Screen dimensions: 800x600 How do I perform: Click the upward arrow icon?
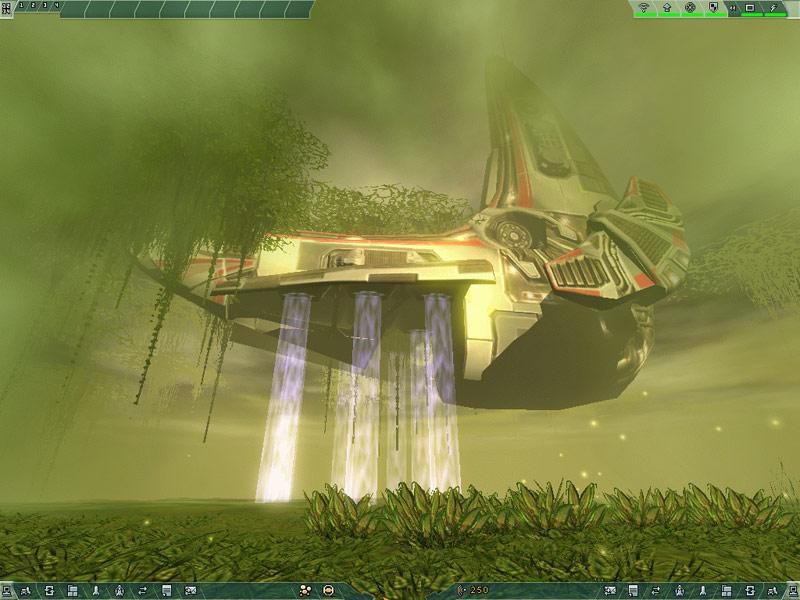(x=666, y=8)
